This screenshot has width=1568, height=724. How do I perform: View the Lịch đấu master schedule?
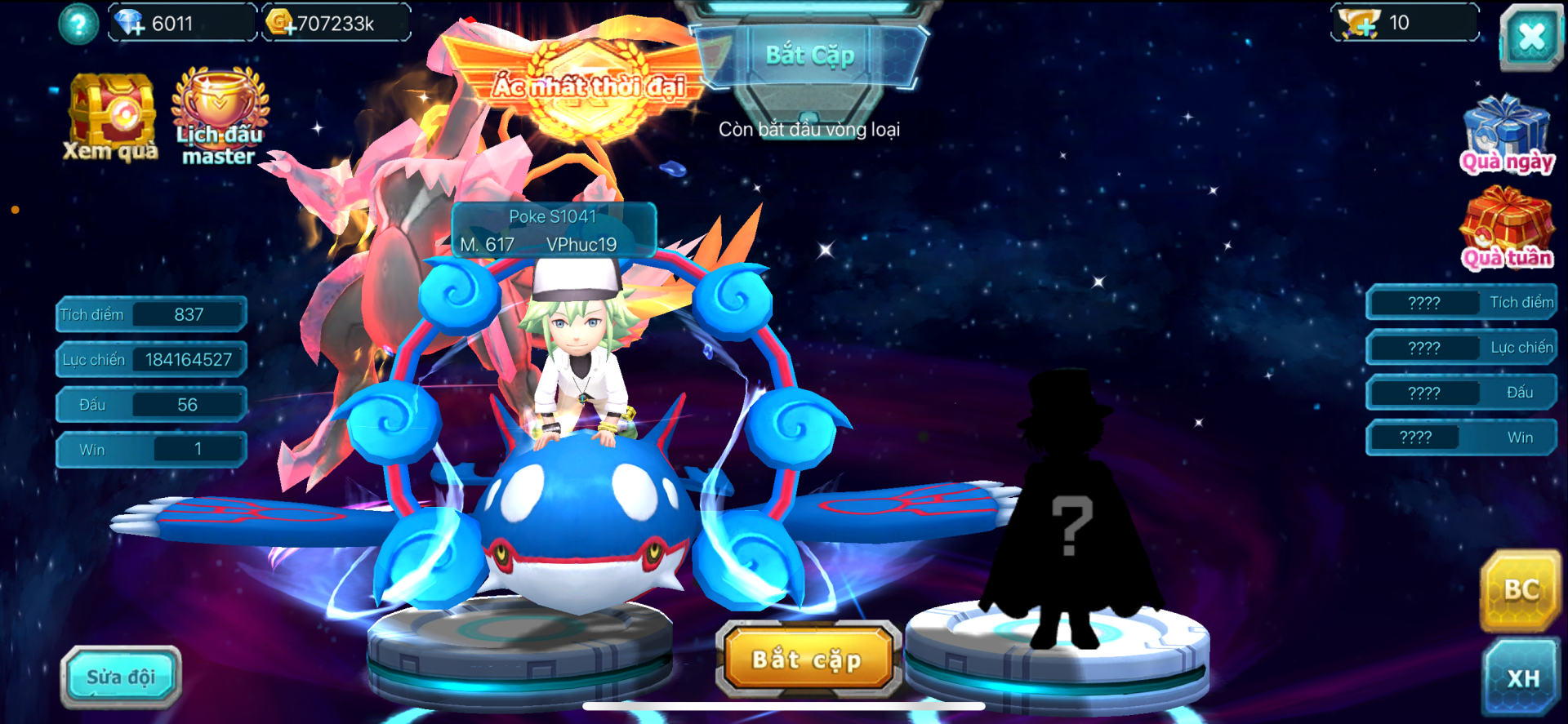coord(219,118)
